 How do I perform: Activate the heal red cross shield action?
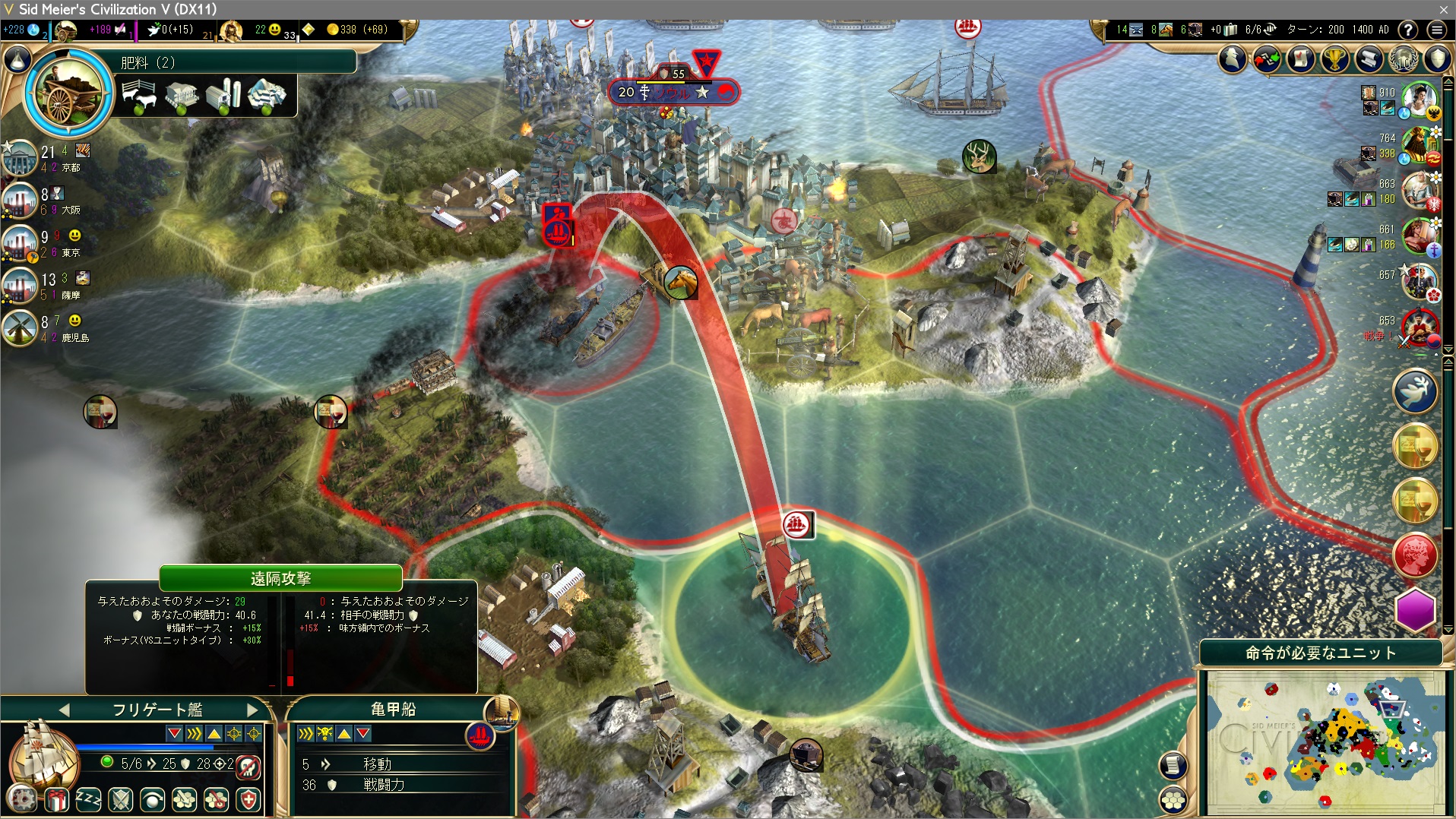(248, 799)
